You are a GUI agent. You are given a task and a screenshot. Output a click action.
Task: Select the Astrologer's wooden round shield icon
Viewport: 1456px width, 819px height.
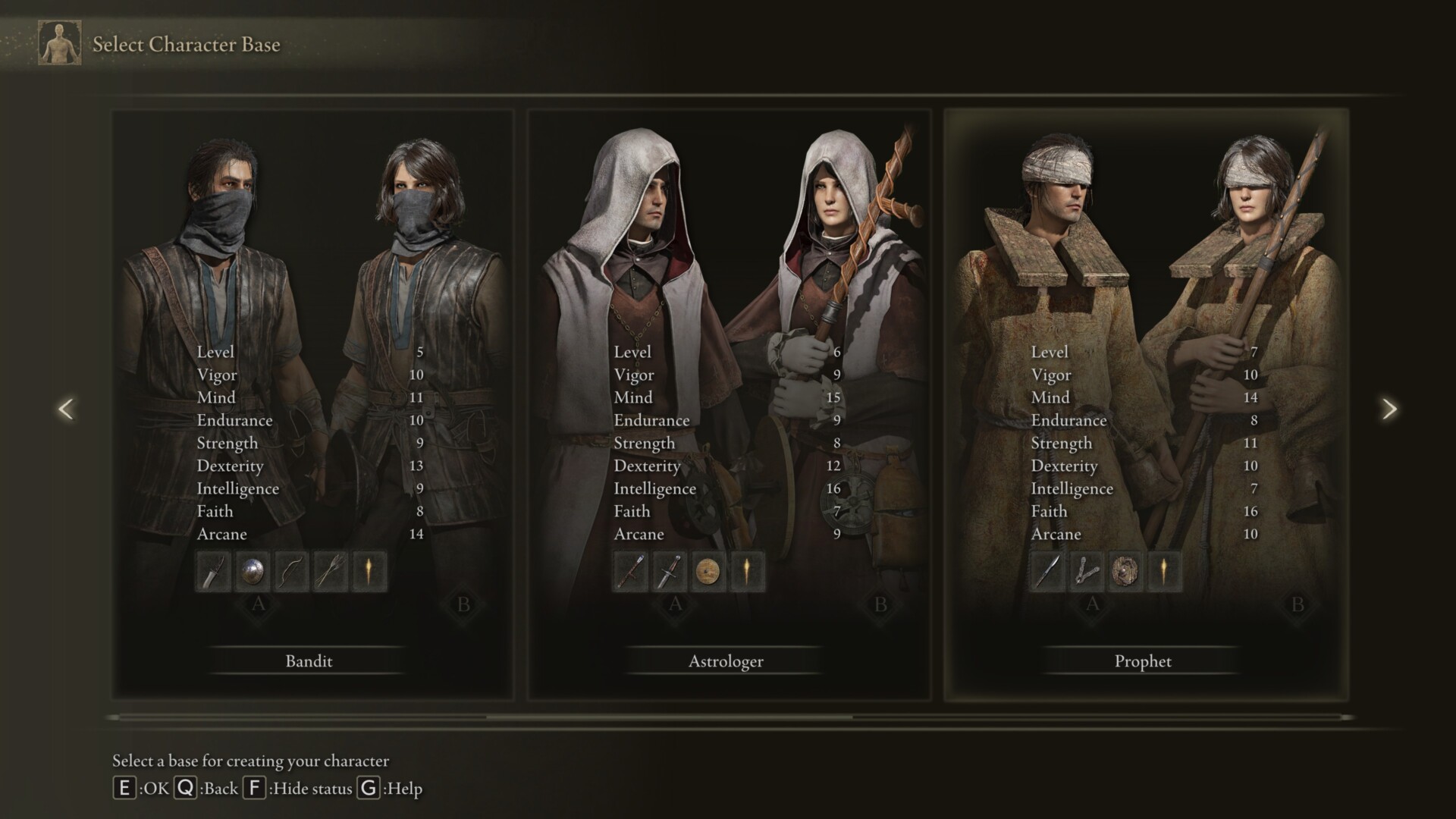pyautogui.click(x=709, y=571)
